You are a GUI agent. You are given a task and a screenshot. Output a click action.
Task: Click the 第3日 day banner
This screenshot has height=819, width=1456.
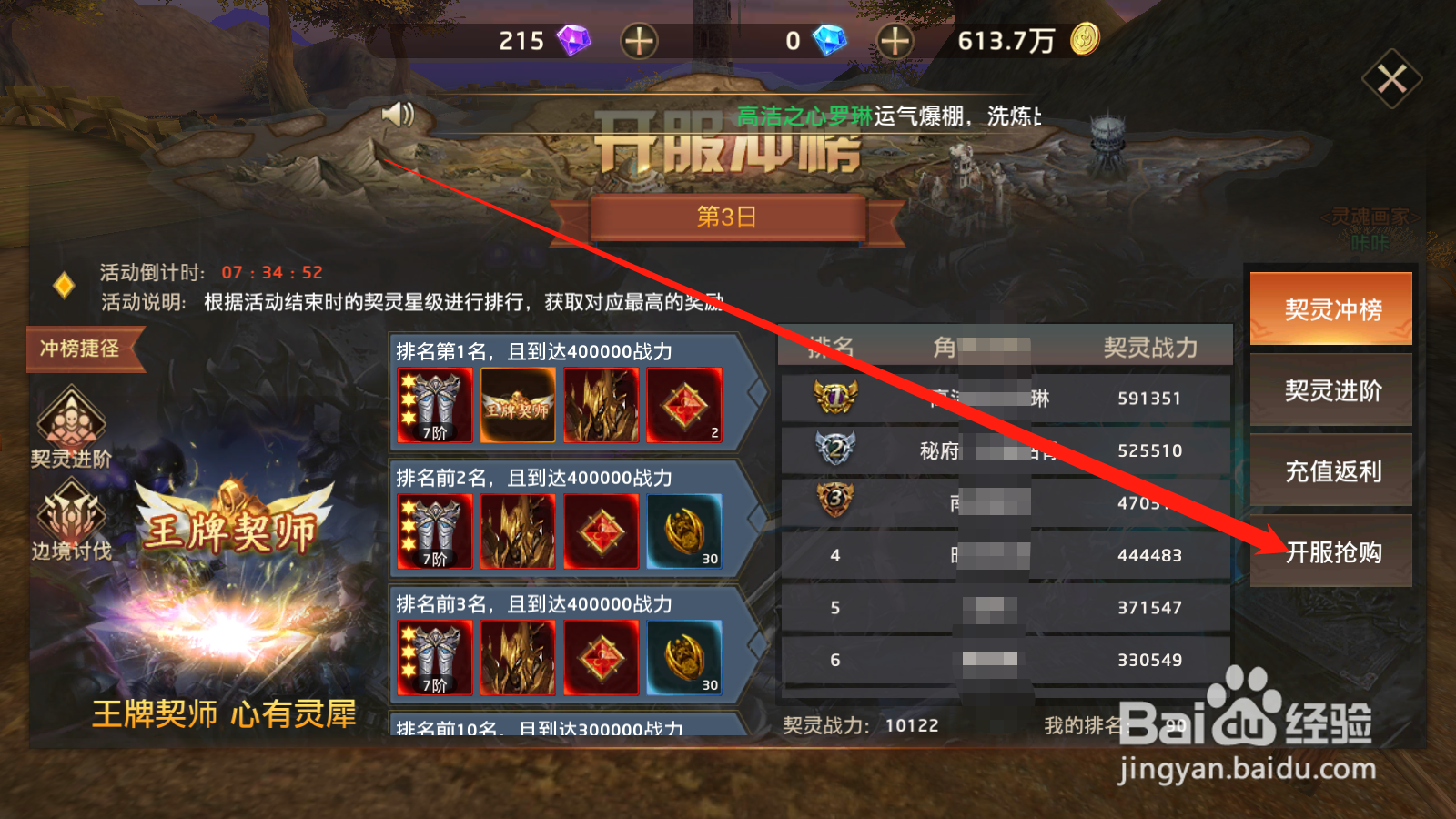[x=728, y=217]
